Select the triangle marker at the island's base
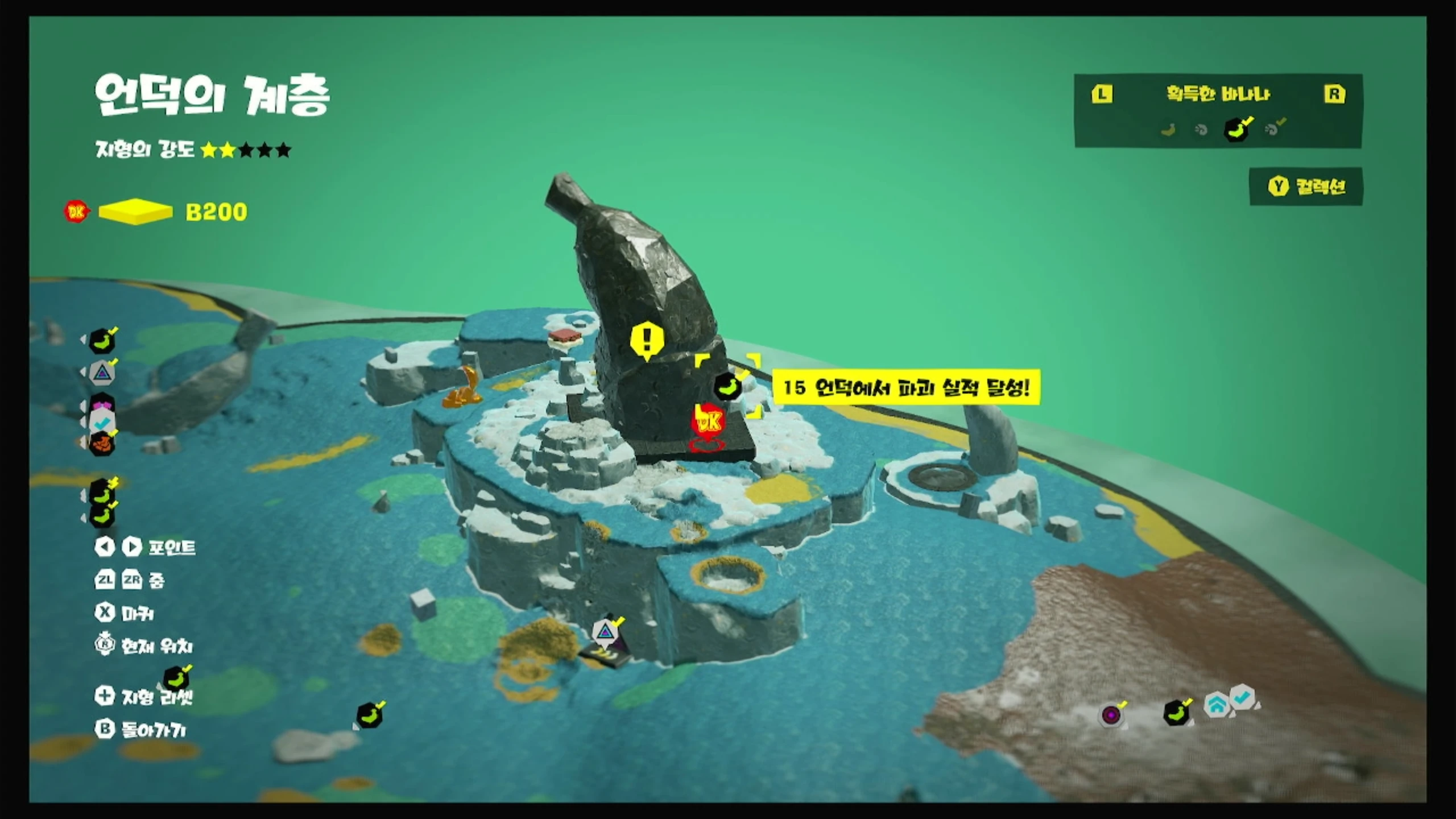This screenshot has width=1456, height=819. coord(605,631)
